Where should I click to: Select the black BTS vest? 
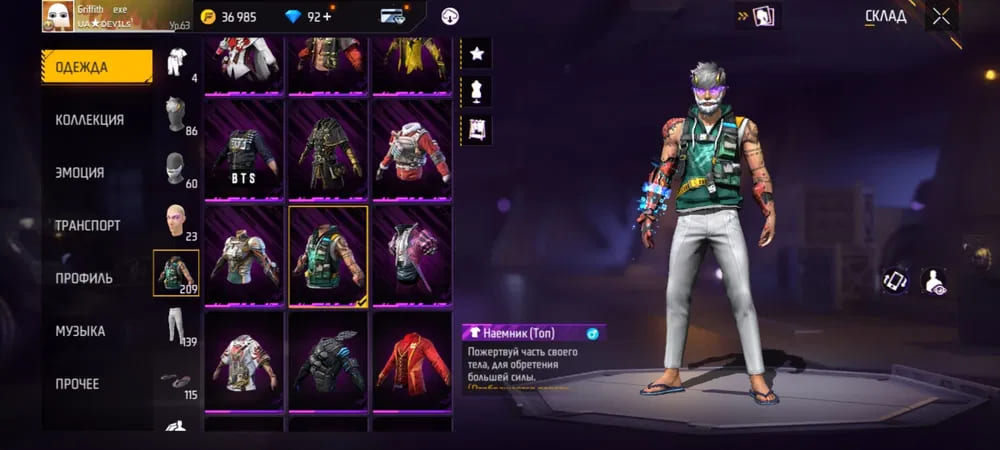point(245,150)
